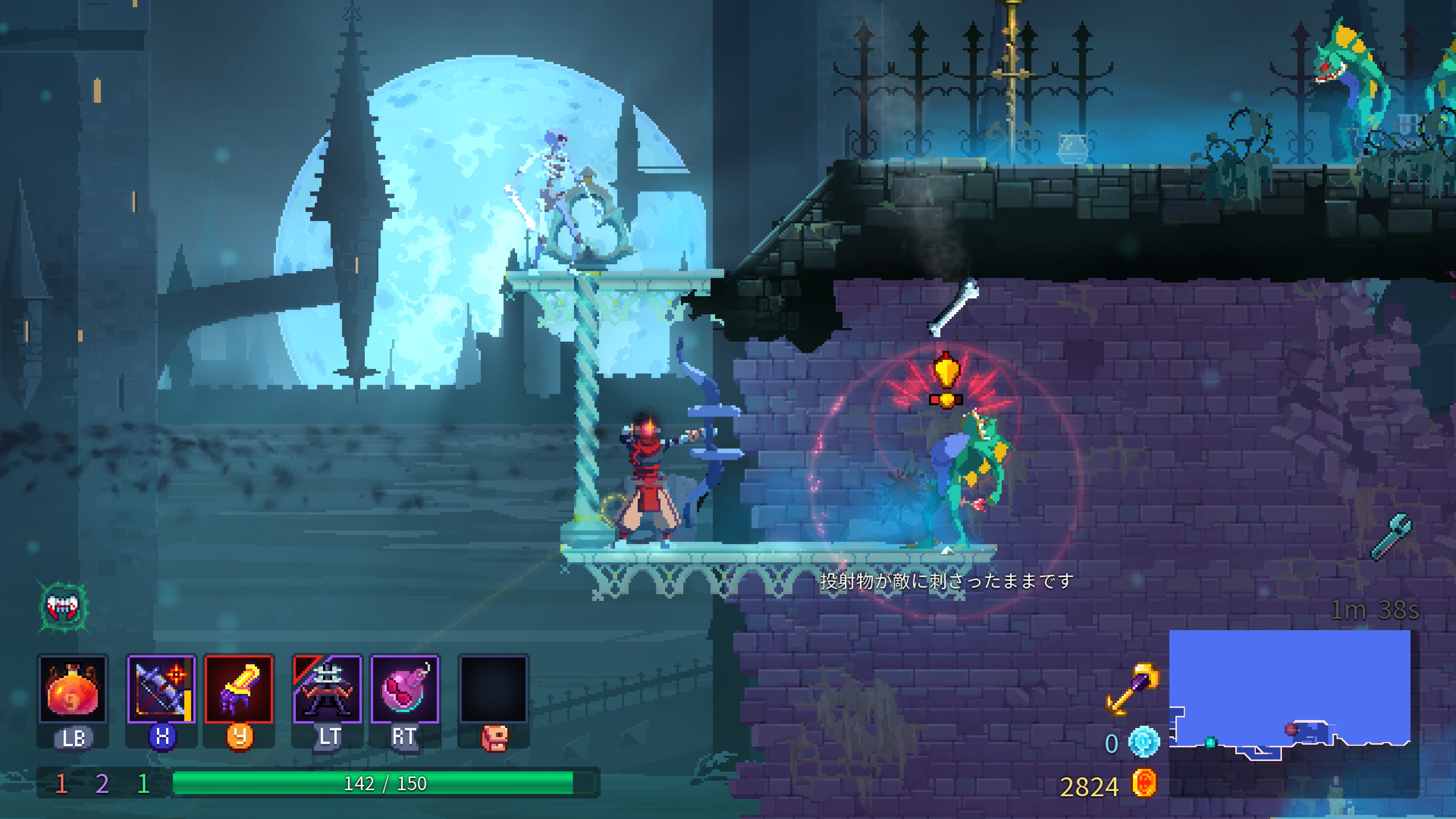
Task: Activate the crossbow turret skill
Action: click(x=327, y=690)
